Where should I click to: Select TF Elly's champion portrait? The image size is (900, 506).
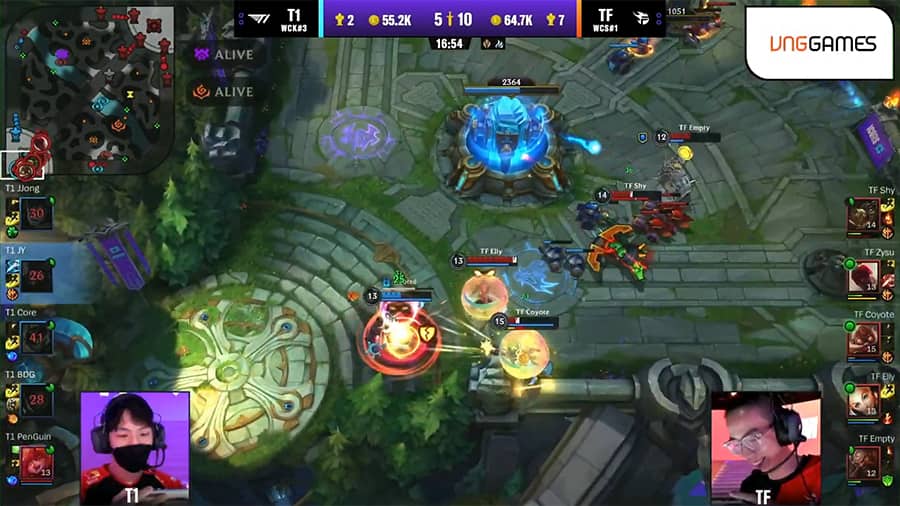[862, 401]
